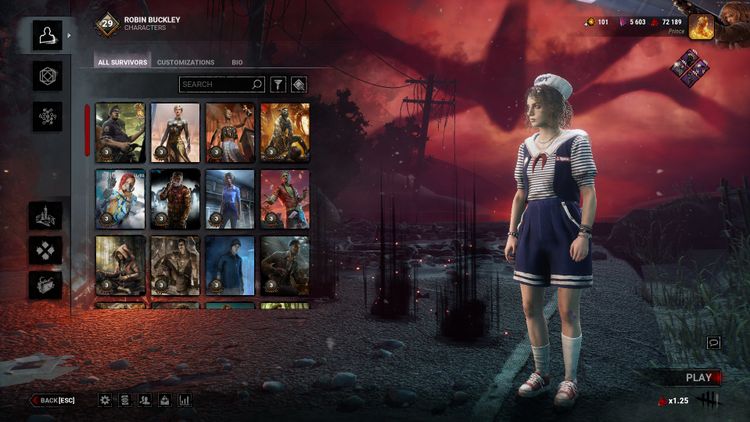The height and width of the screenshot is (422, 750).
Task: Open the bar chart statistics icon
Action: [185, 400]
